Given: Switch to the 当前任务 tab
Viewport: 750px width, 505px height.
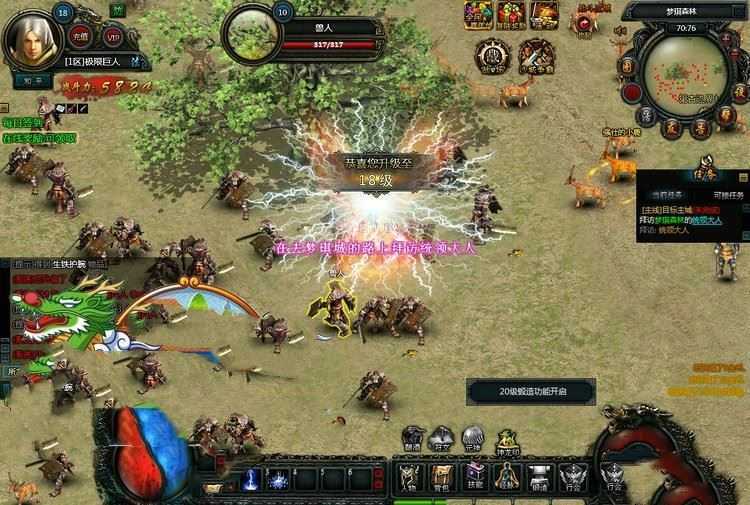Looking at the screenshot, I should (x=666, y=194).
